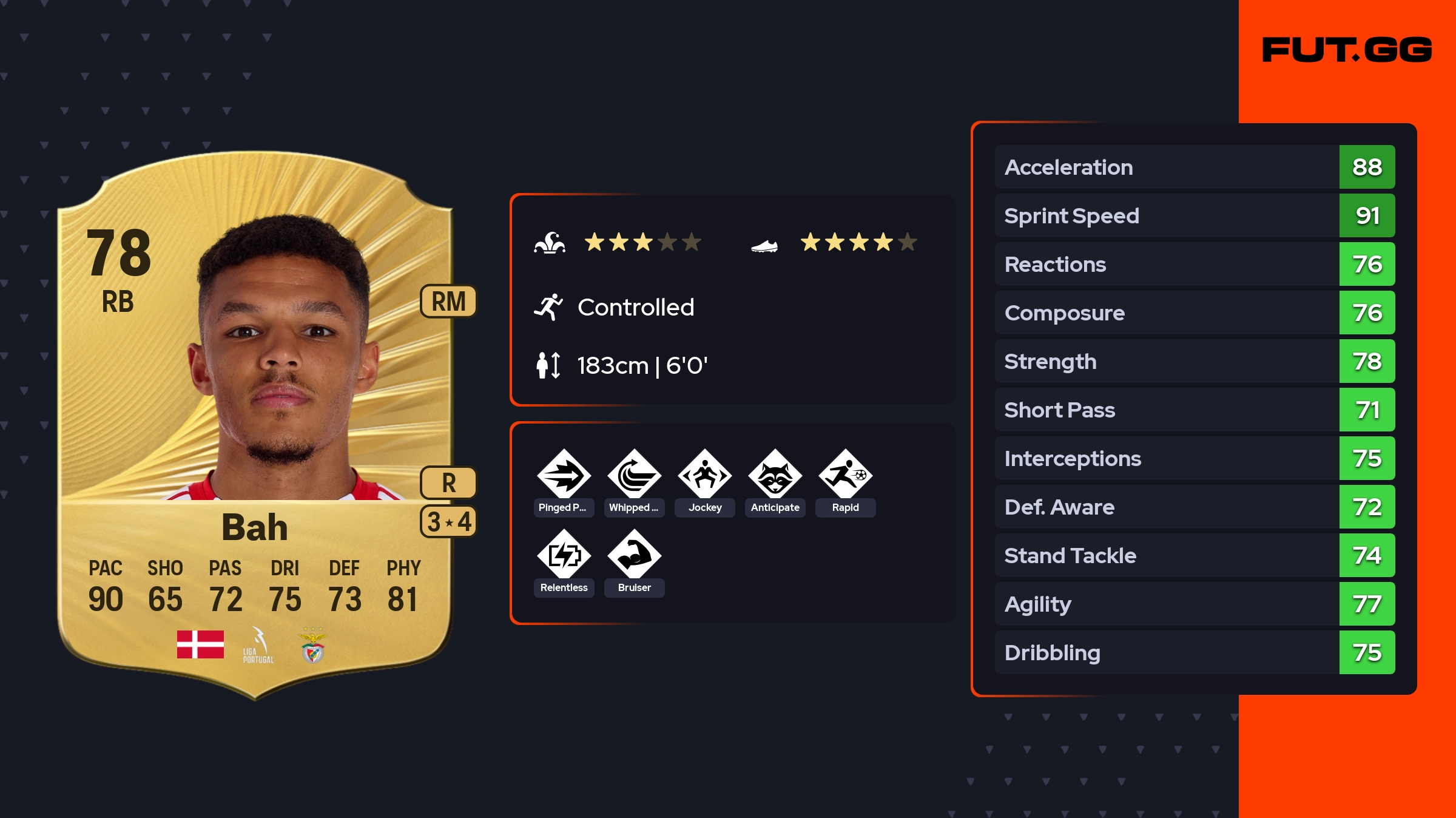The image size is (1456, 818).
Task: Choose the Whipped Pass playstyle icon
Action: (x=634, y=475)
